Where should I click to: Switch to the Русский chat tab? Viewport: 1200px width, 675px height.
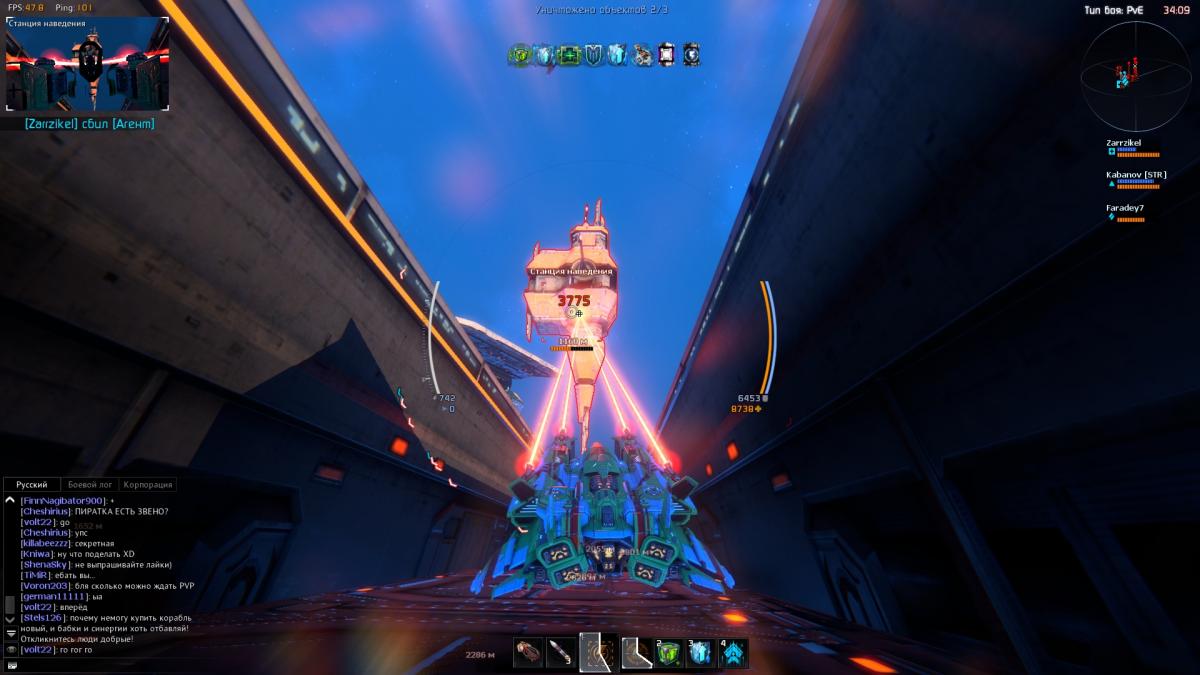click(31, 484)
